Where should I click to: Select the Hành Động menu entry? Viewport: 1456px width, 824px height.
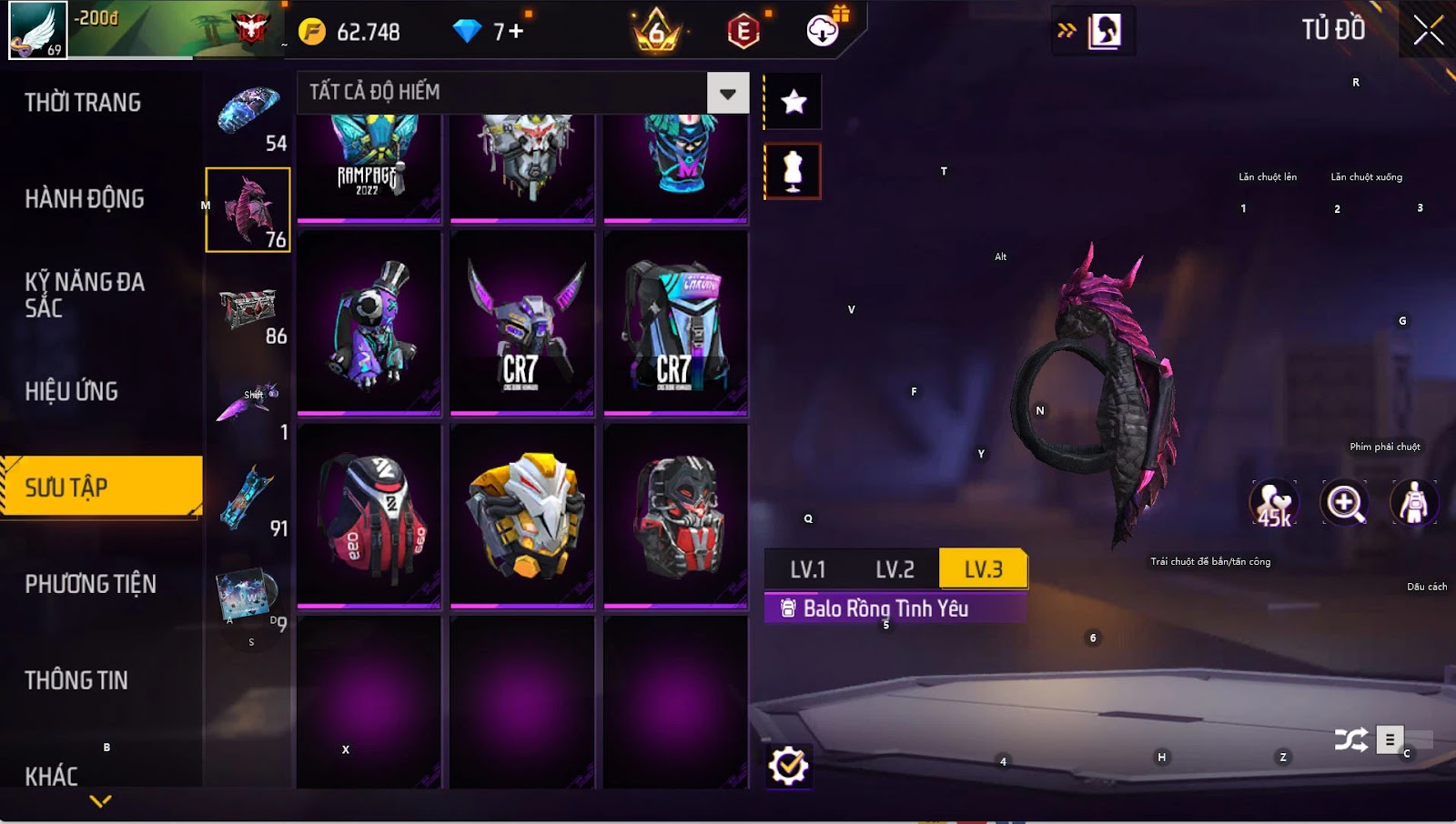(x=85, y=199)
